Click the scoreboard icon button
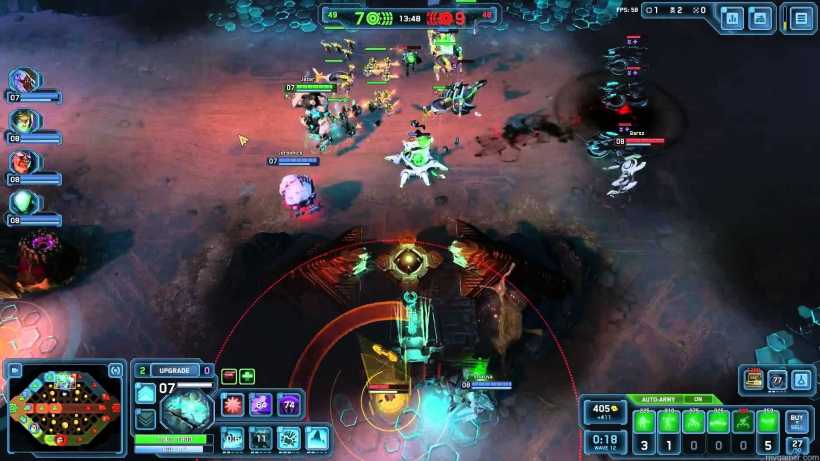This screenshot has width=820, height=461. [x=732, y=18]
